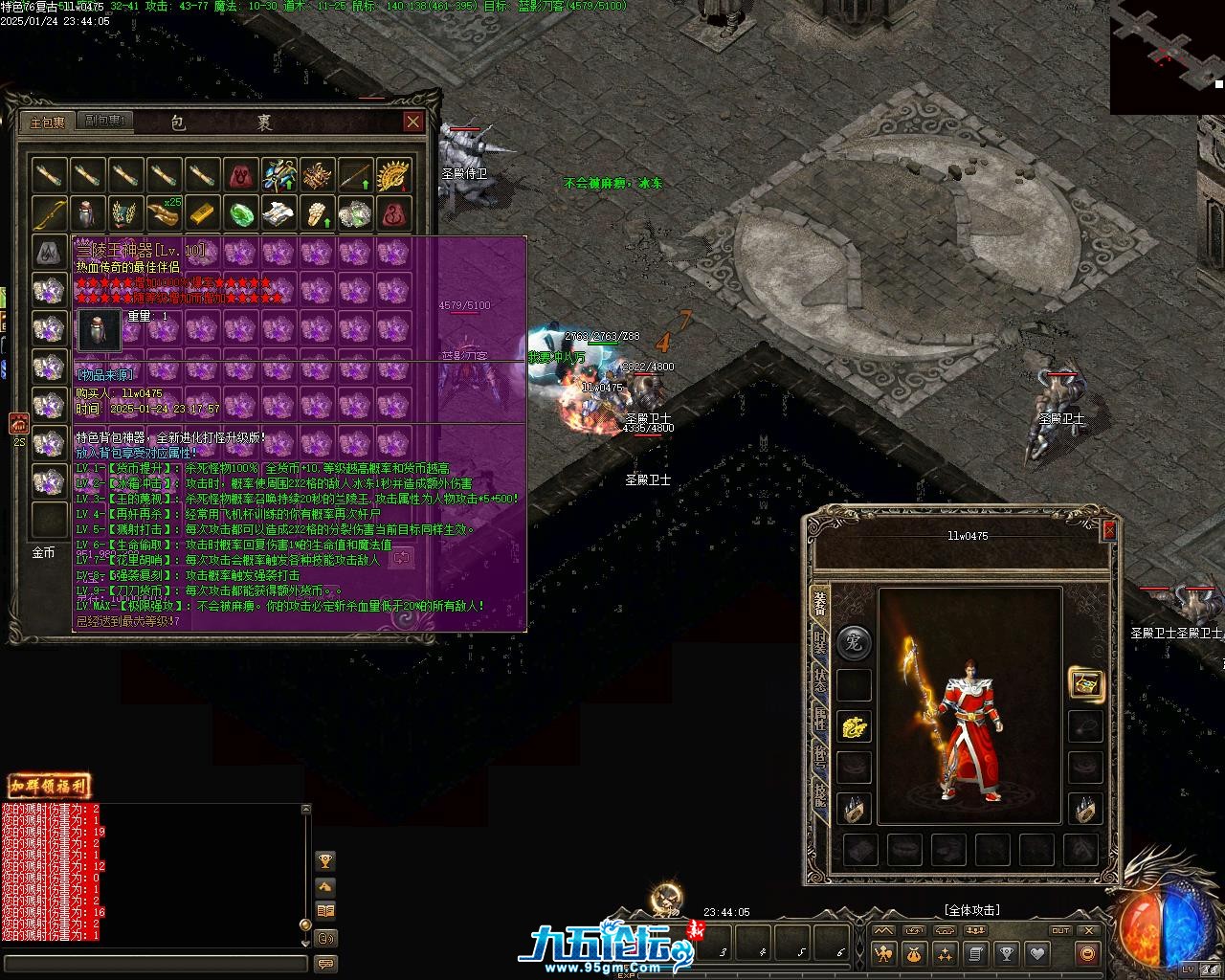Open the highlighted treasure chest equipment slot
Screen dimensions: 1225x980
(x=1085, y=683)
